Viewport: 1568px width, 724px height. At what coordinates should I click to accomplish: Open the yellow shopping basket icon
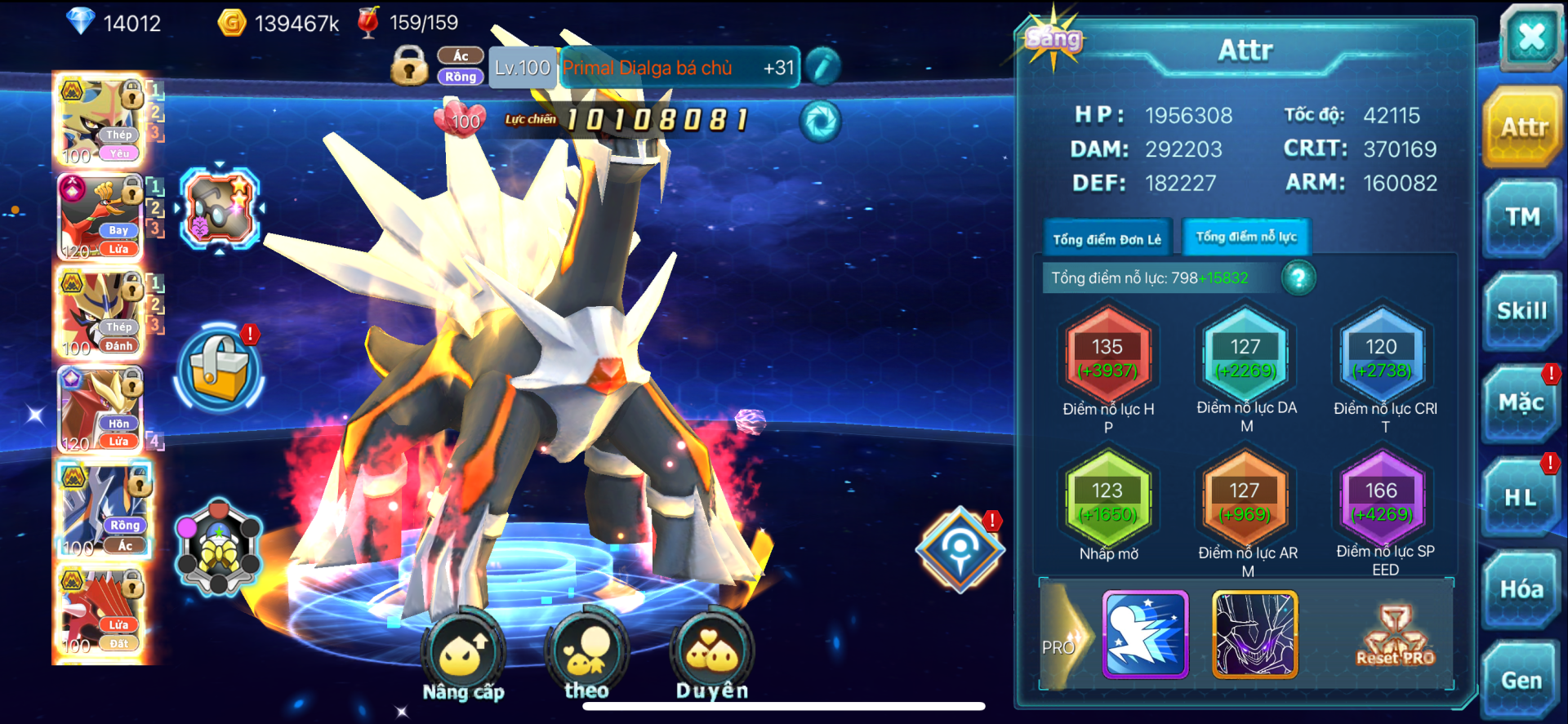click(x=219, y=369)
